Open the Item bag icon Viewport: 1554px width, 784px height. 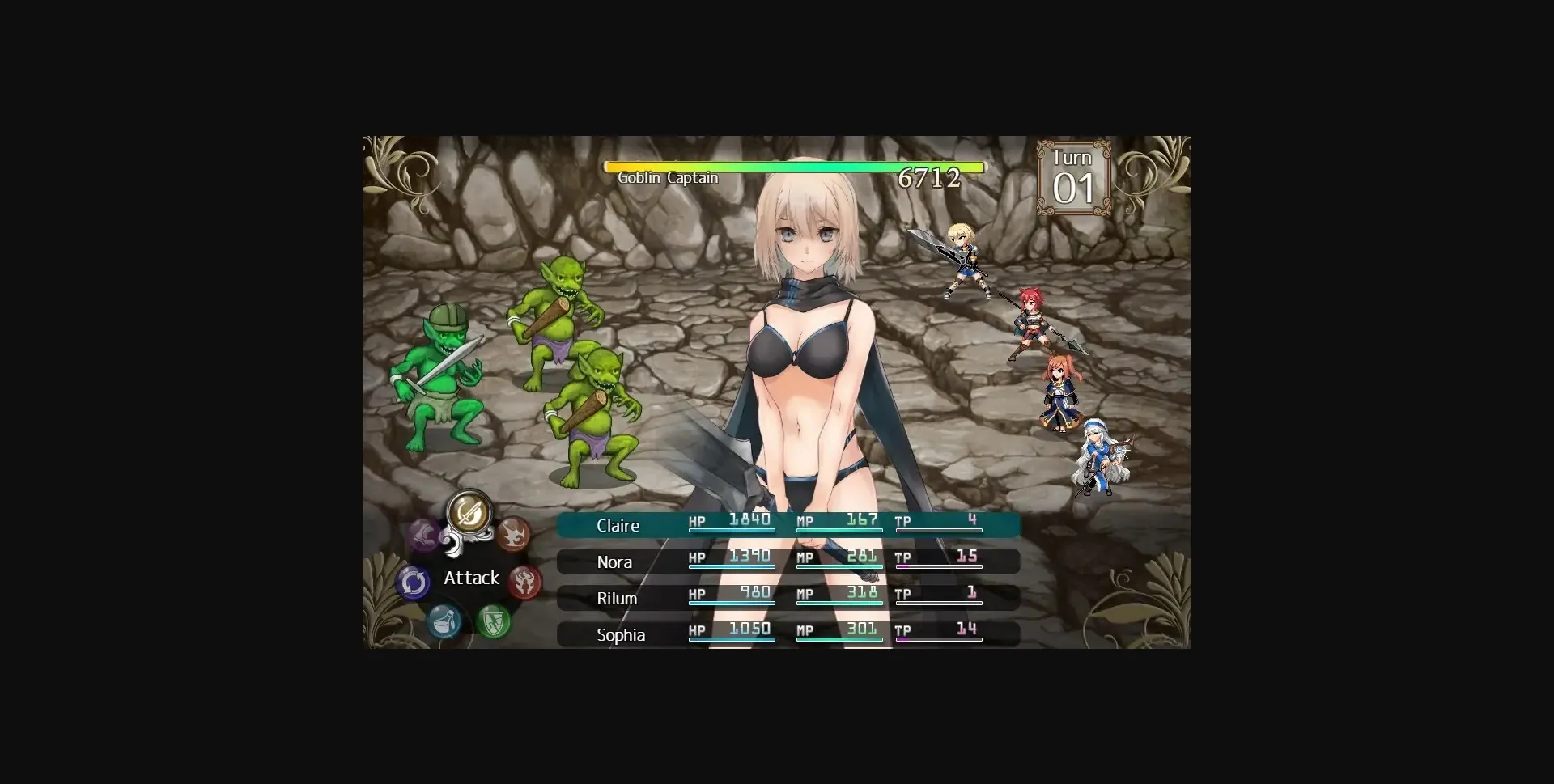tap(446, 621)
